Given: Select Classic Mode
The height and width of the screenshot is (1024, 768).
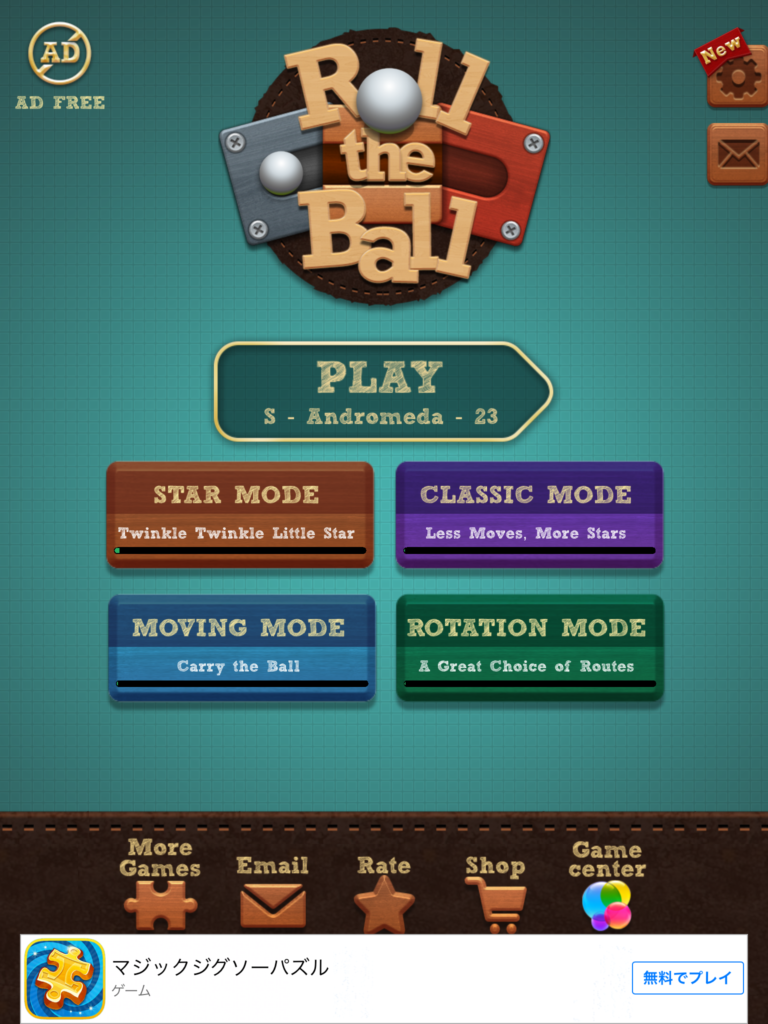Looking at the screenshot, I should point(529,514).
